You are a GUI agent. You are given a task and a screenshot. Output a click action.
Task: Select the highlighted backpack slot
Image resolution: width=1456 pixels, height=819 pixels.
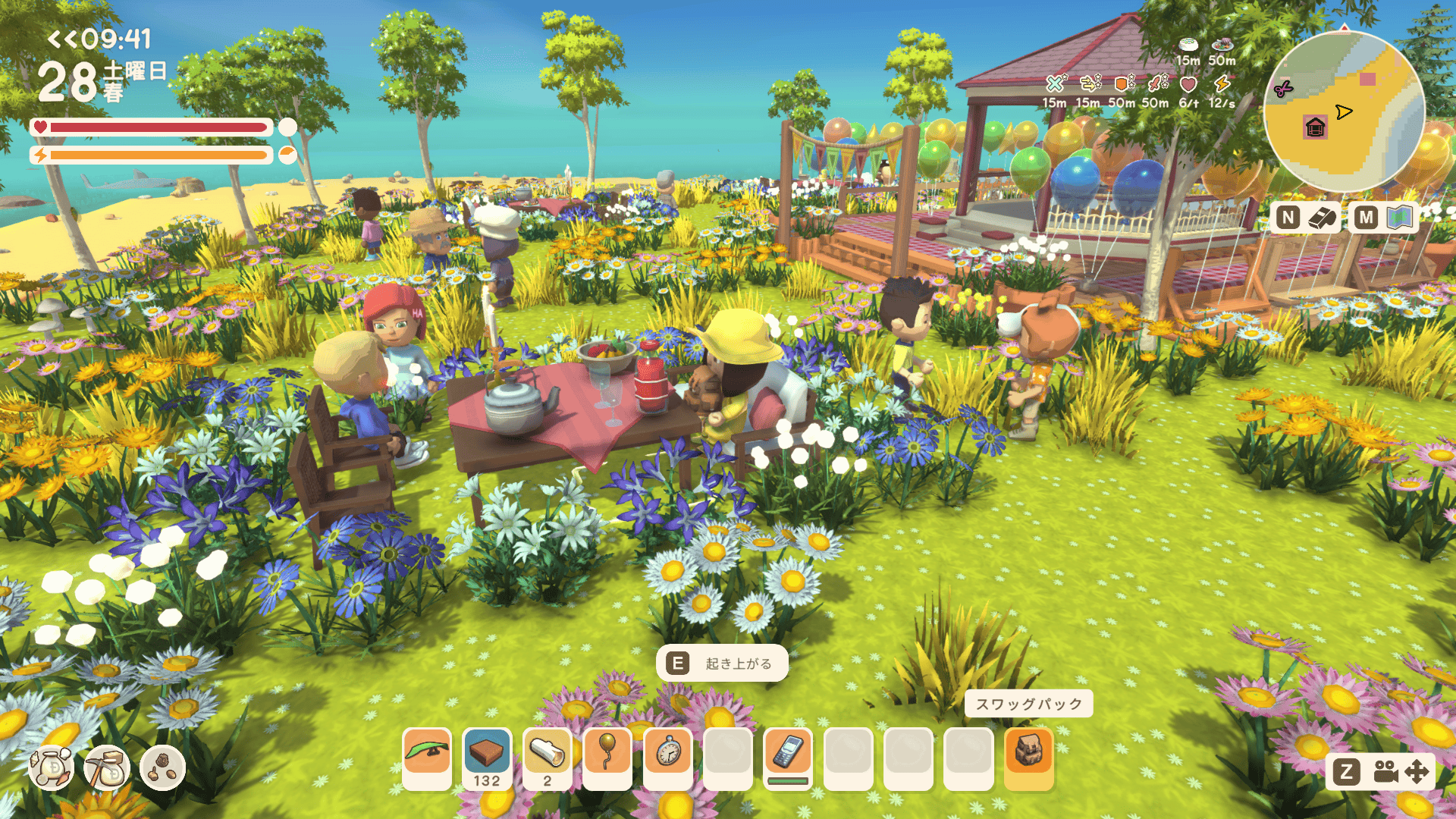(x=1029, y=758)
